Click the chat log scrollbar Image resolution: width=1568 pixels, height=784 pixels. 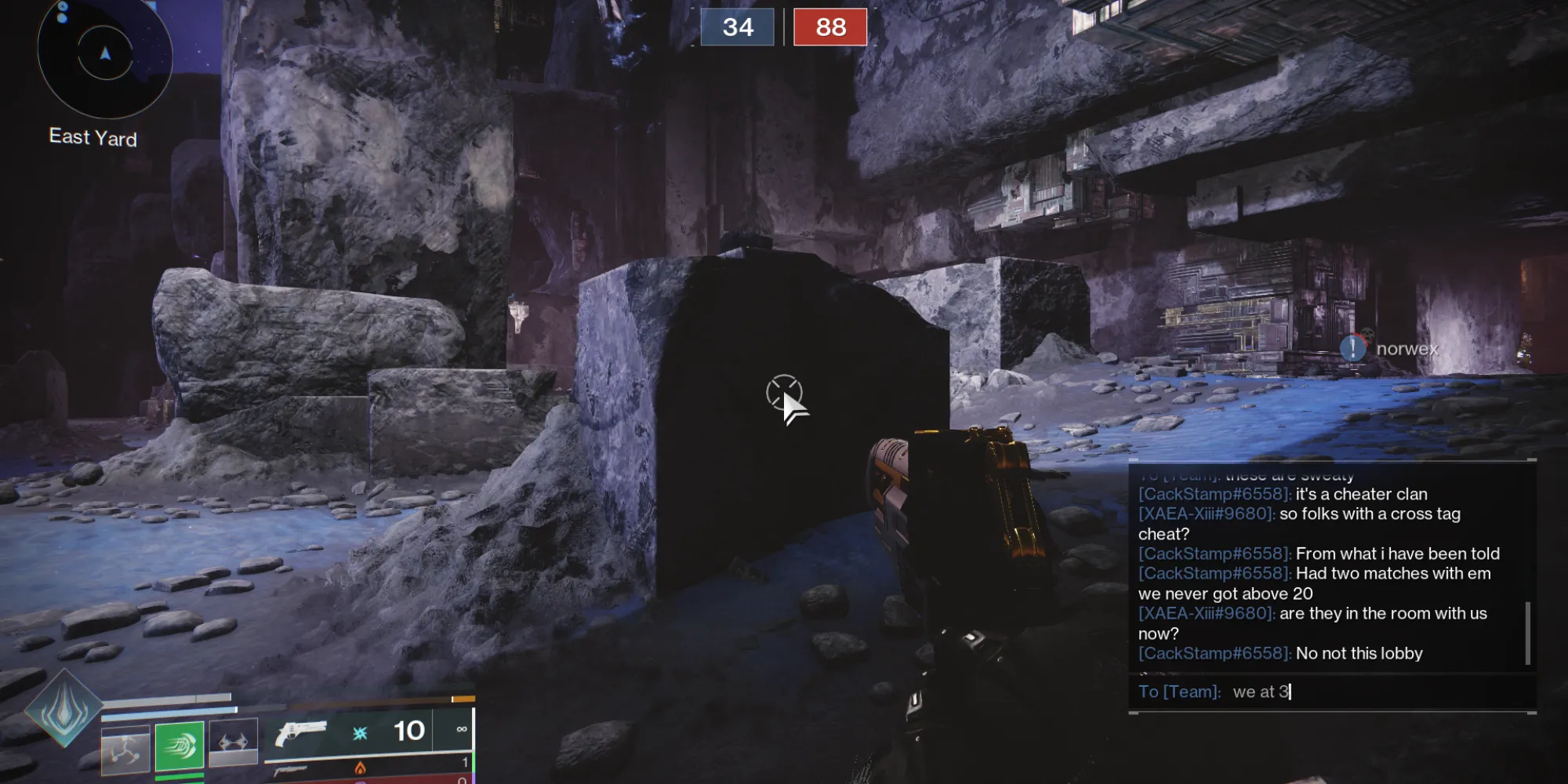tap(1527, 633)
